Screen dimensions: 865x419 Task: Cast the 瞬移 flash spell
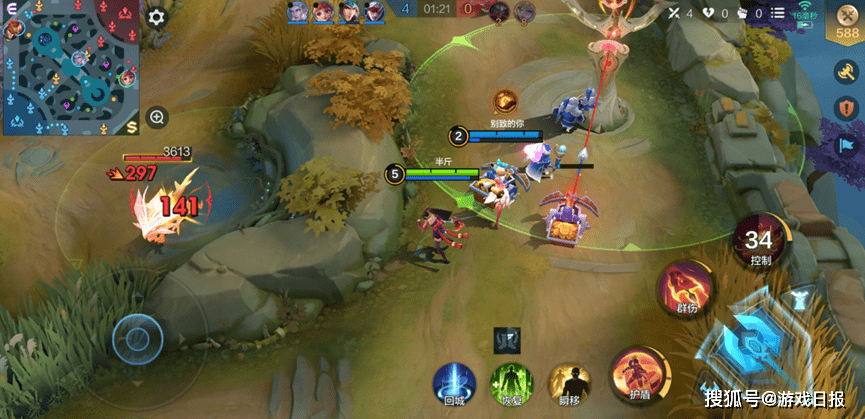click(569, 383)
